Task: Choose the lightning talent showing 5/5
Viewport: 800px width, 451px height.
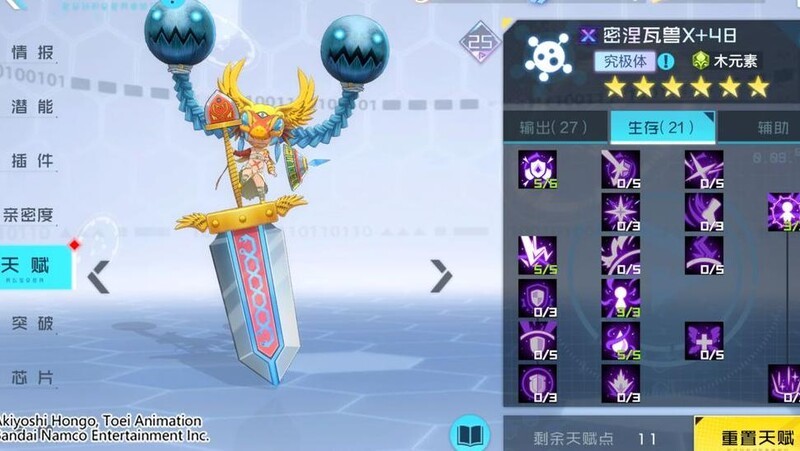Action: click(x=537, y=255)
